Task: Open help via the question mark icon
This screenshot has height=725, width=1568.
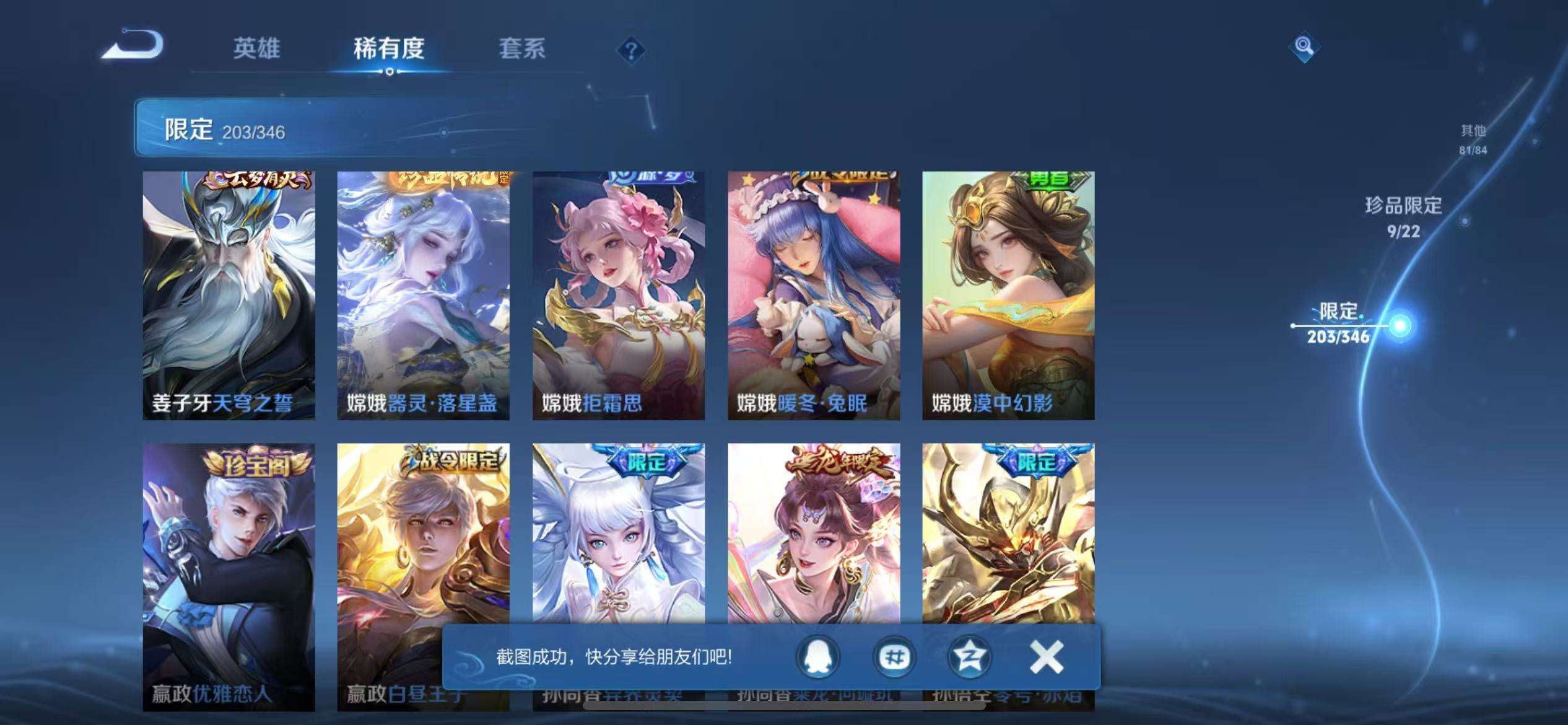Action: pyautogui.click(x=630, y=50)
